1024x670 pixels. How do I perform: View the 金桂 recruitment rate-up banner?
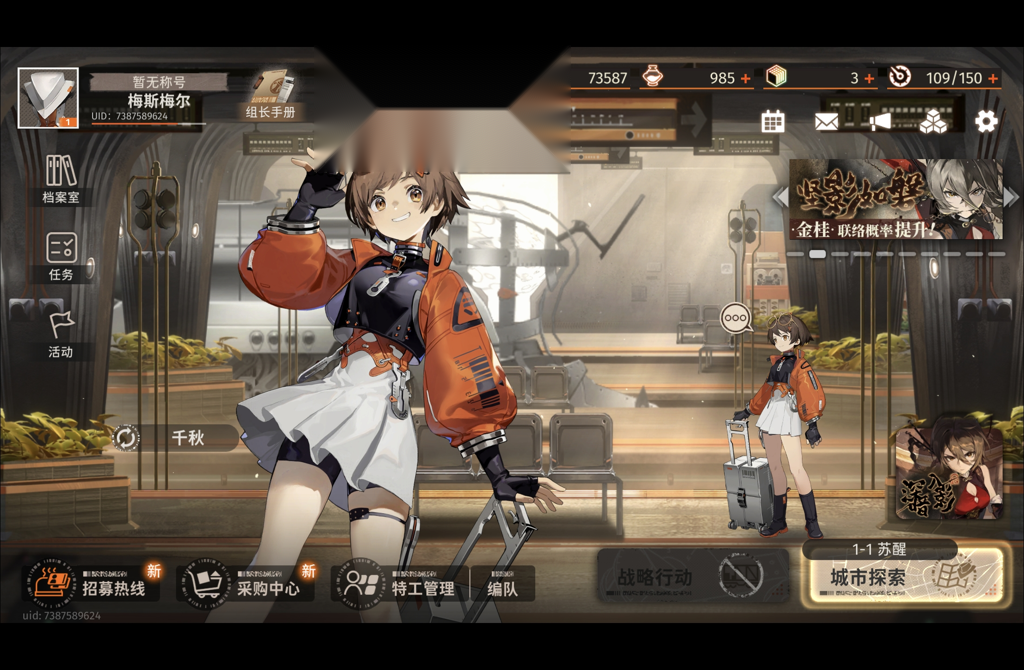(x=895, y=200)
